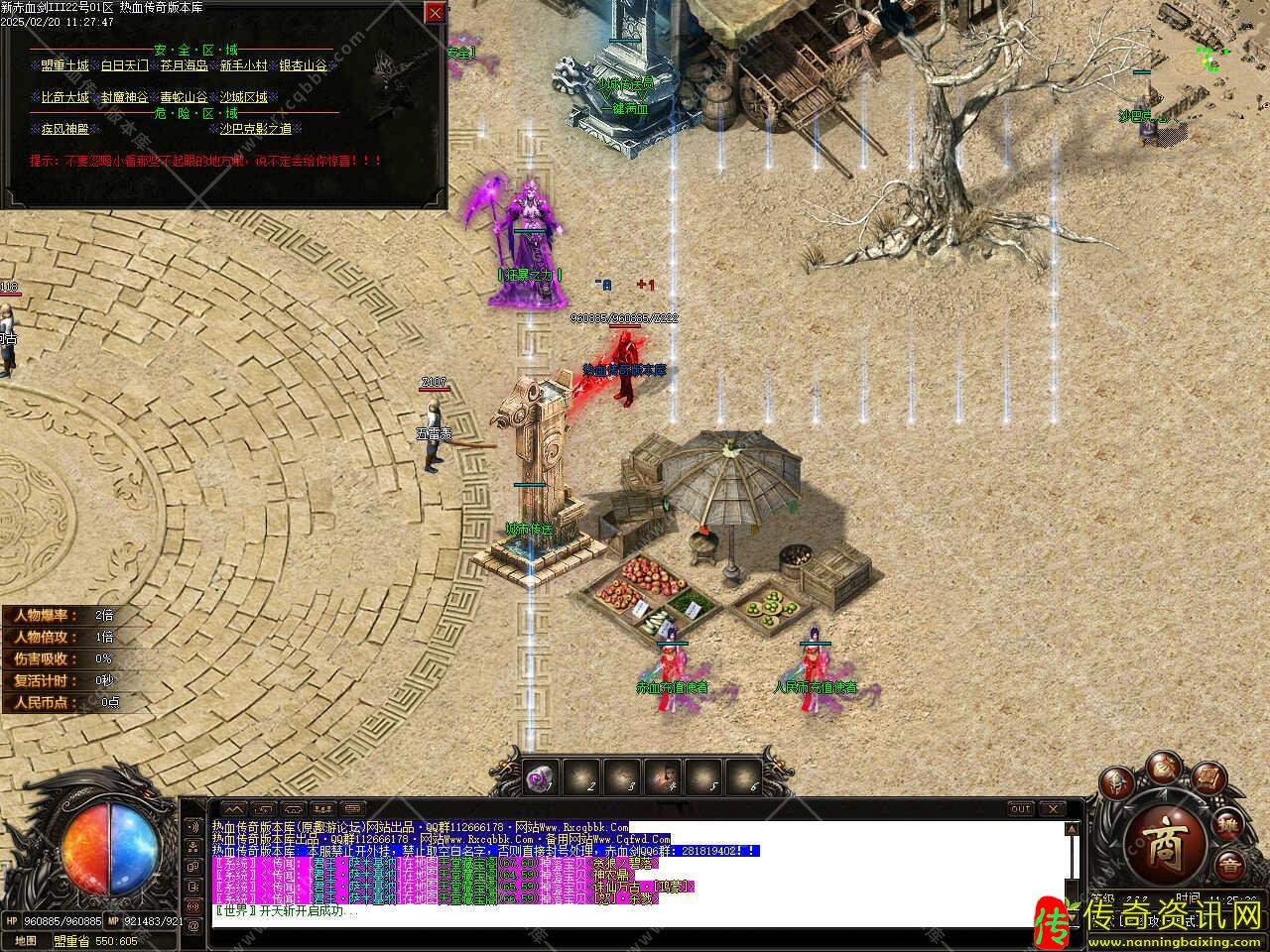Use the purple item in hotbar slot 1

click(542, 779)
